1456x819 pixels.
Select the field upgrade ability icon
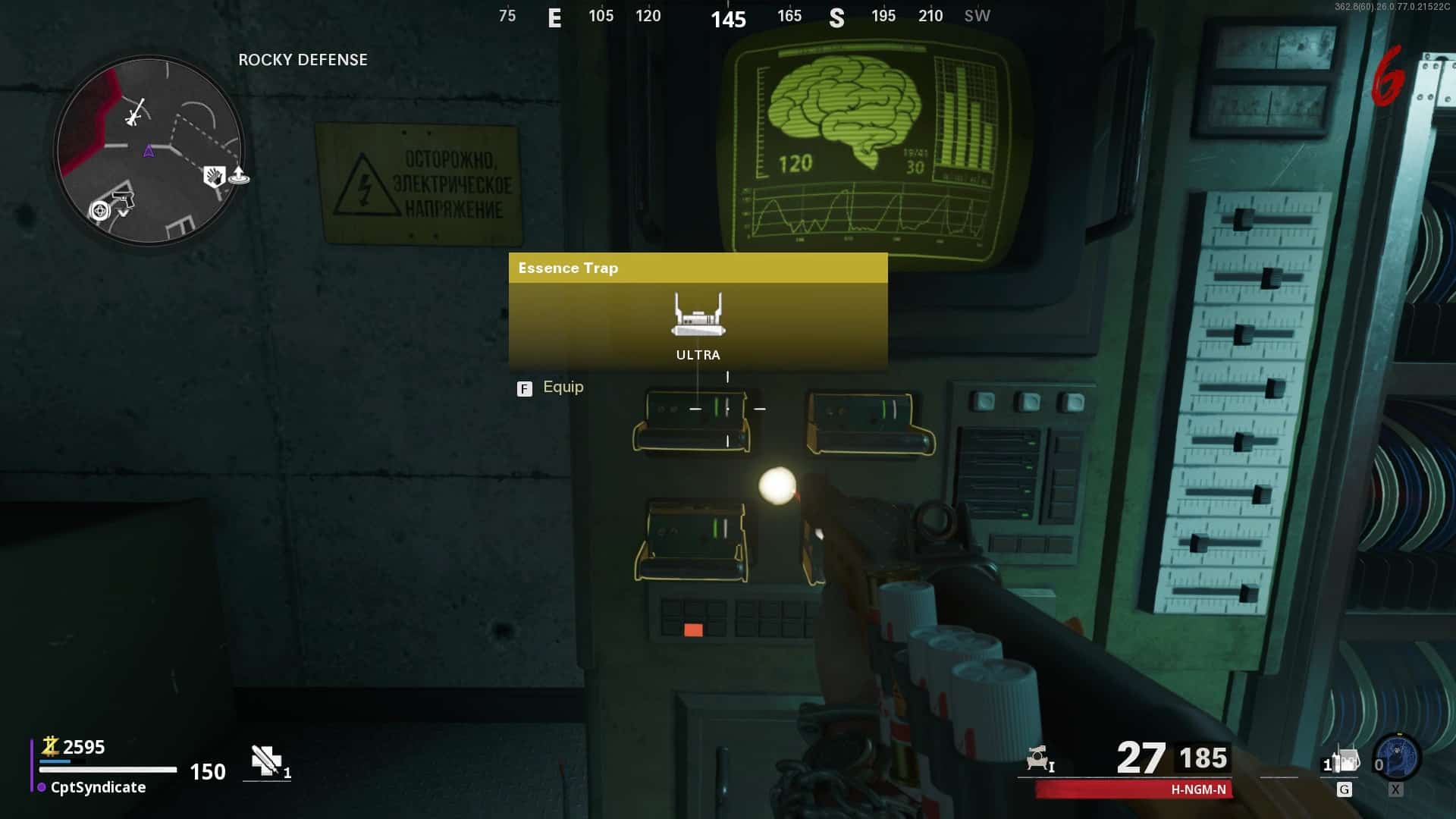[1397, 757]
